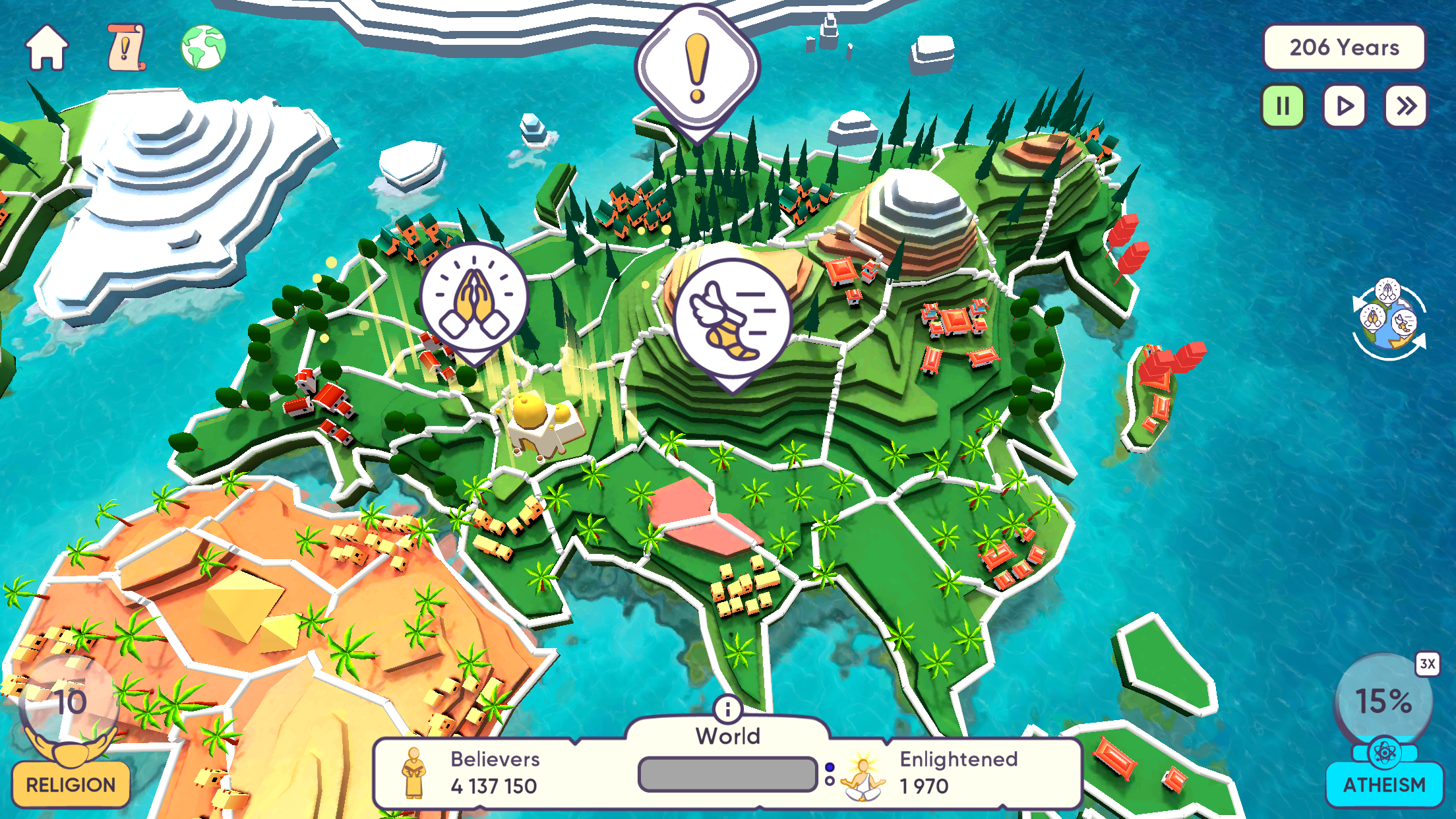
Task: Select the praying hands map bubble
Action: click(x=474, y=298)
